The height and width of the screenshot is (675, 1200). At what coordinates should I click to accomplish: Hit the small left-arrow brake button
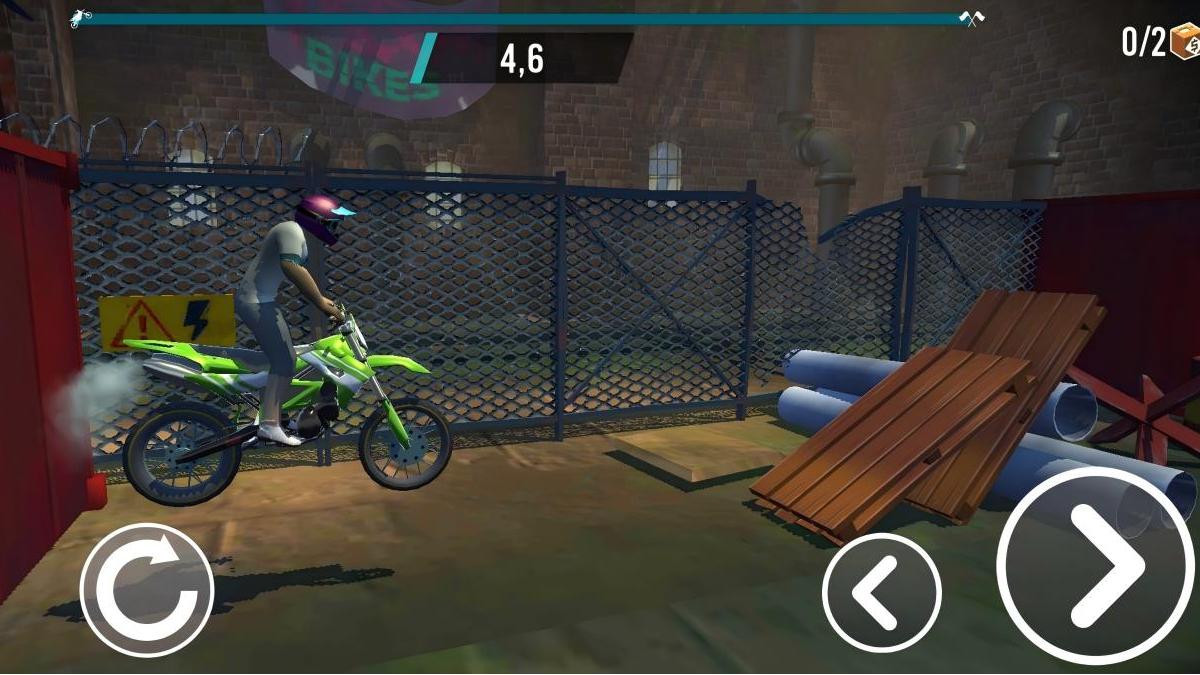pos(881,592)
